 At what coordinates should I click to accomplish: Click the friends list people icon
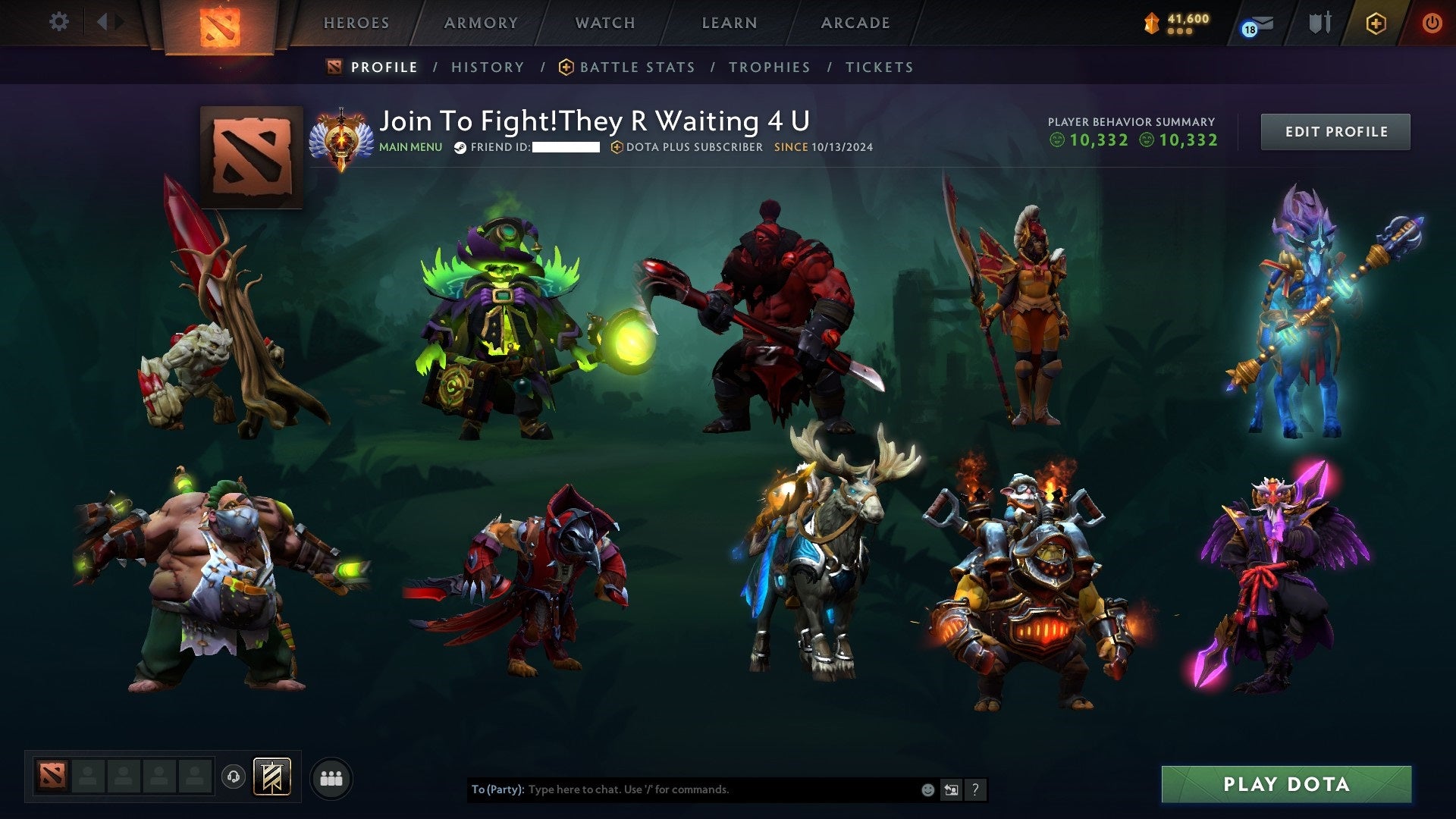pos(331,777)
